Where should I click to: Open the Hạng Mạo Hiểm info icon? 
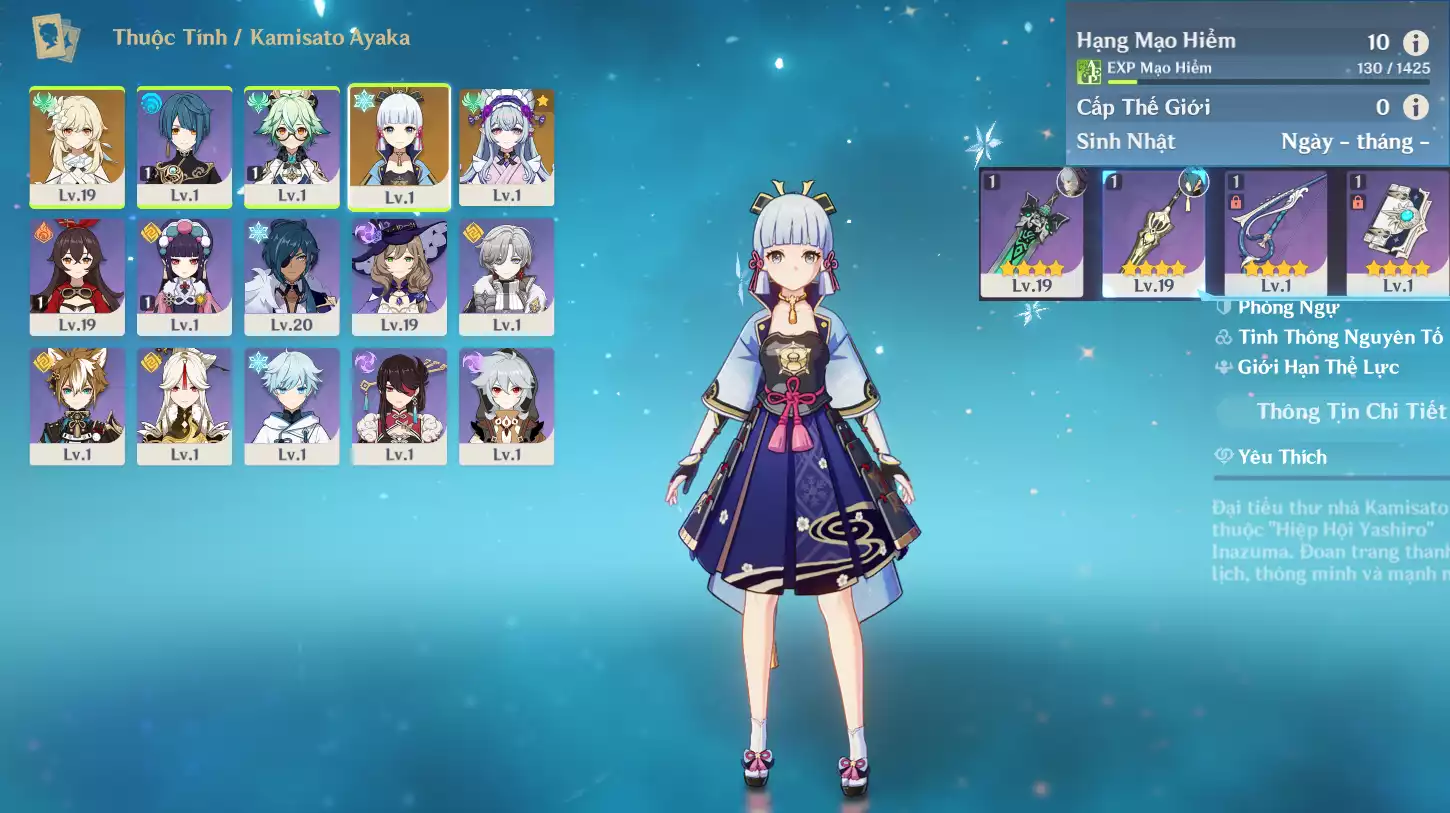tap(1415, 42)
